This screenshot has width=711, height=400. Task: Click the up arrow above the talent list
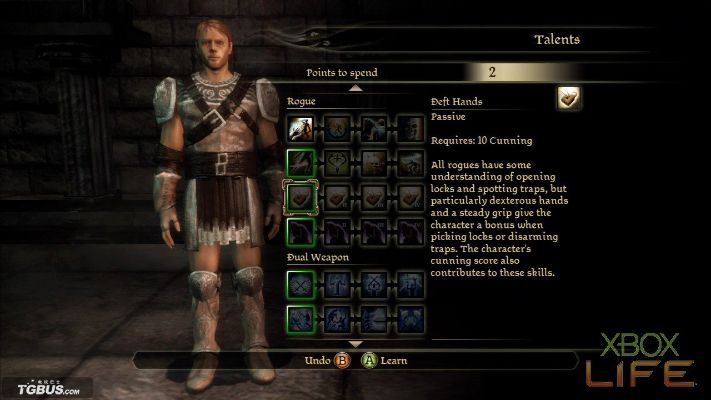click(x=356, y=88)
